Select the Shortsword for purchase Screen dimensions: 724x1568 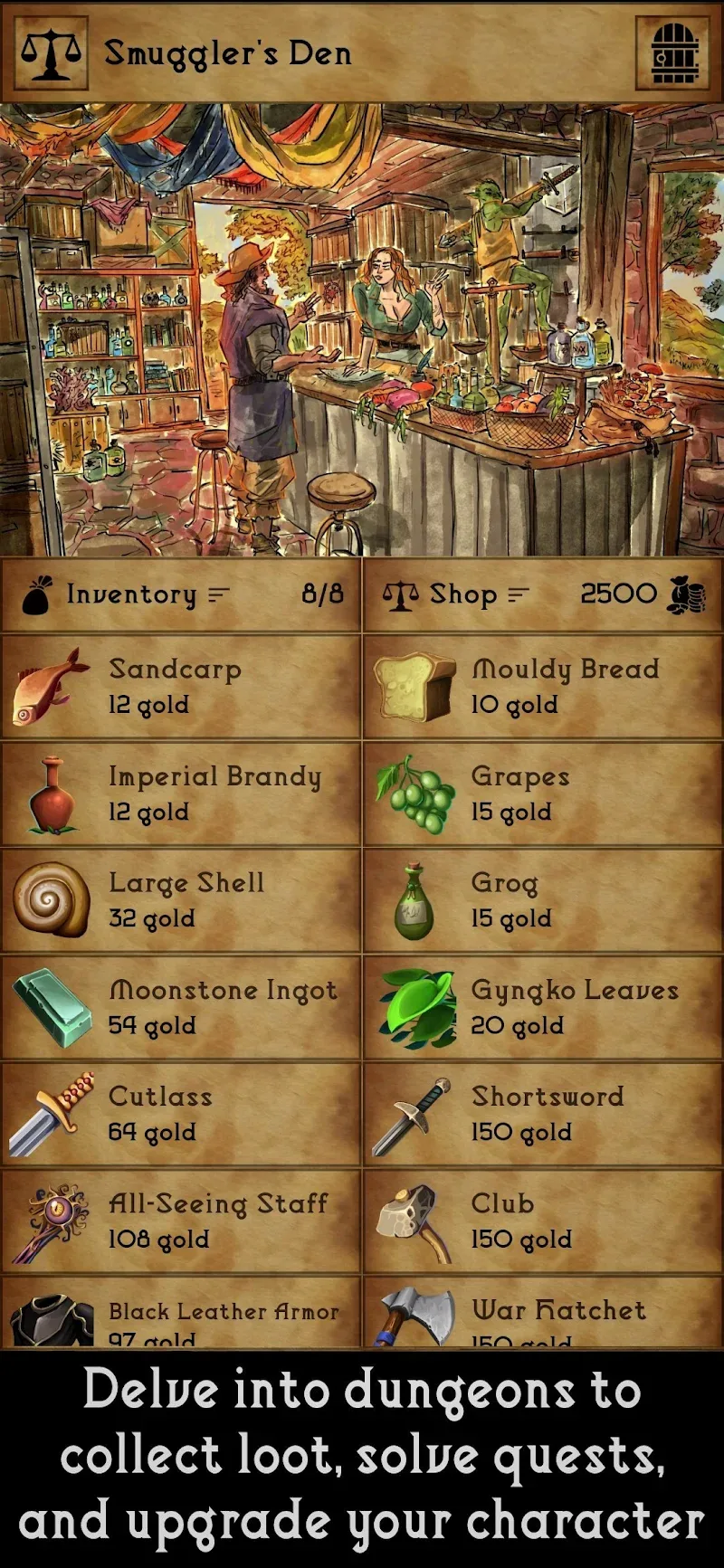pyautogui.click(x=543, y=1114)
